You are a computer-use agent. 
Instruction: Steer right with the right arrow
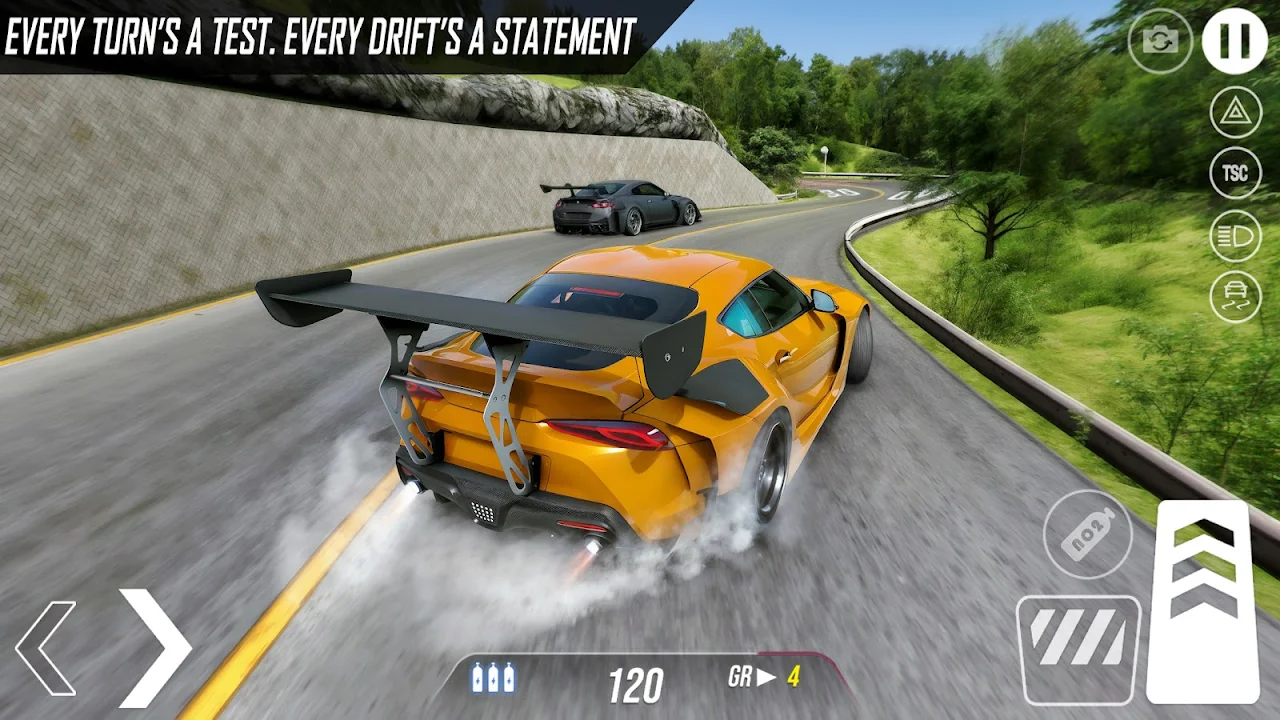[x=155, y=648]
